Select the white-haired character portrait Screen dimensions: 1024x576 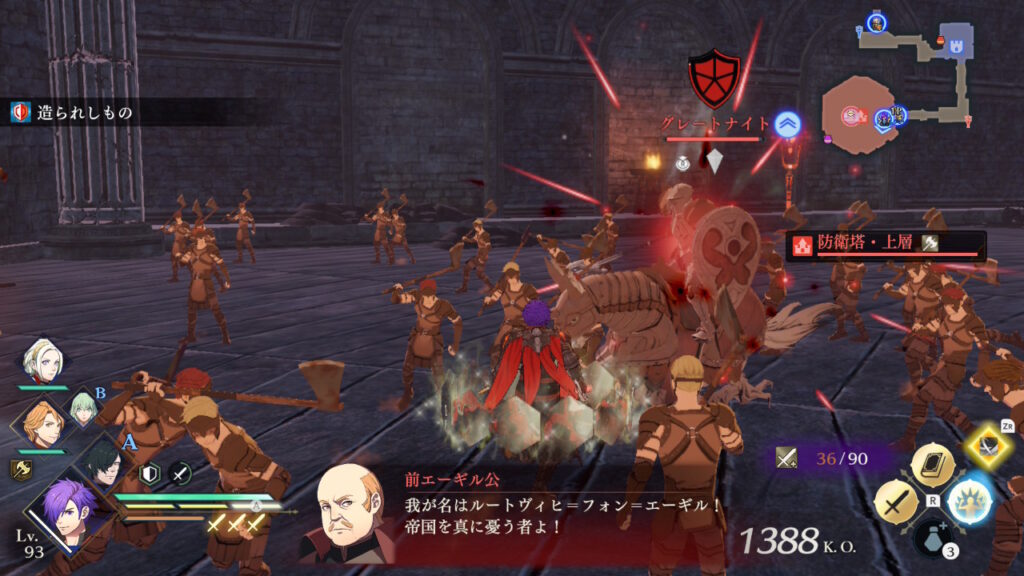coord(42,362)
